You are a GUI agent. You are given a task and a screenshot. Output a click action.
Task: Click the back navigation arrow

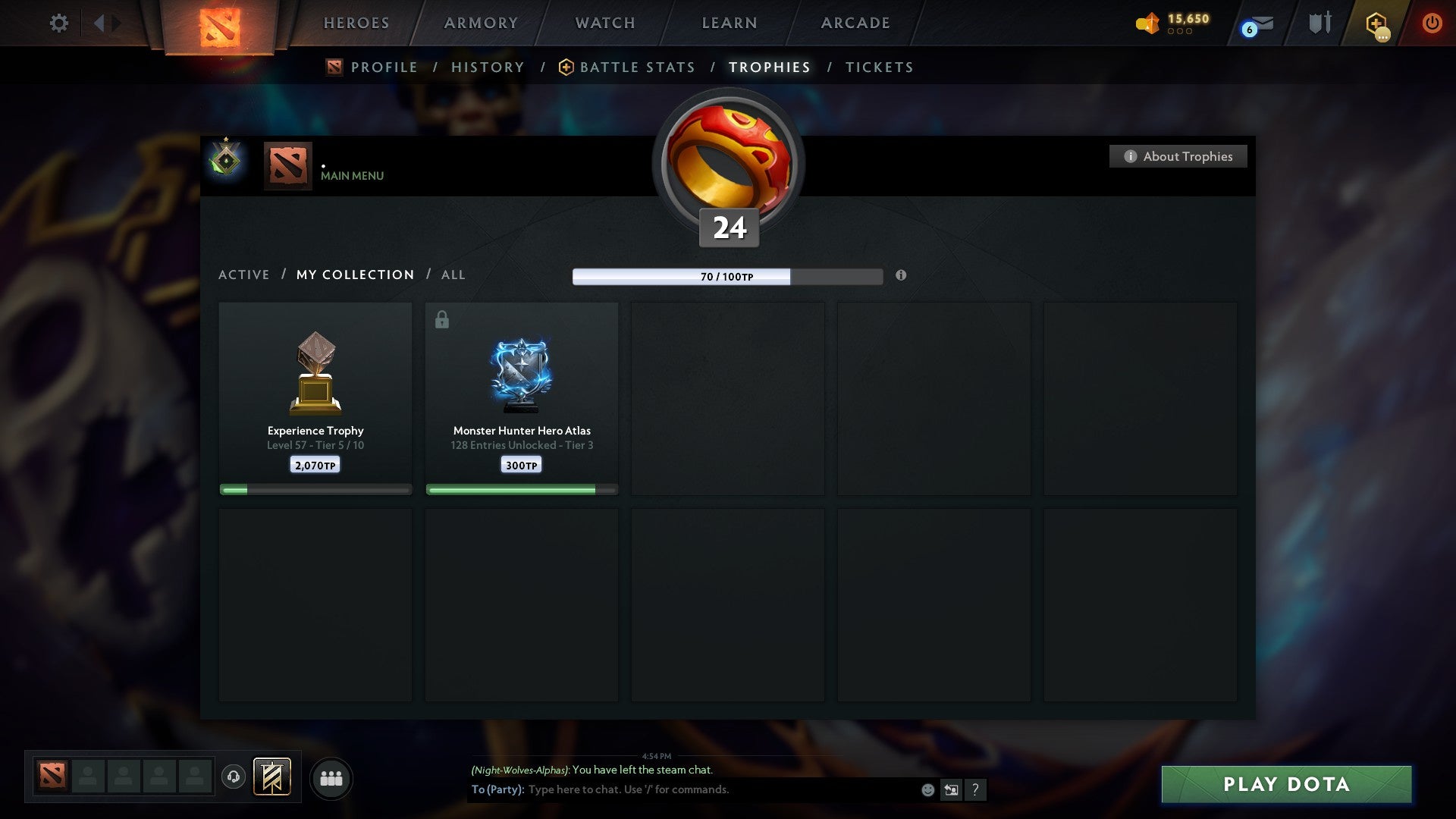tap(99, 23)
